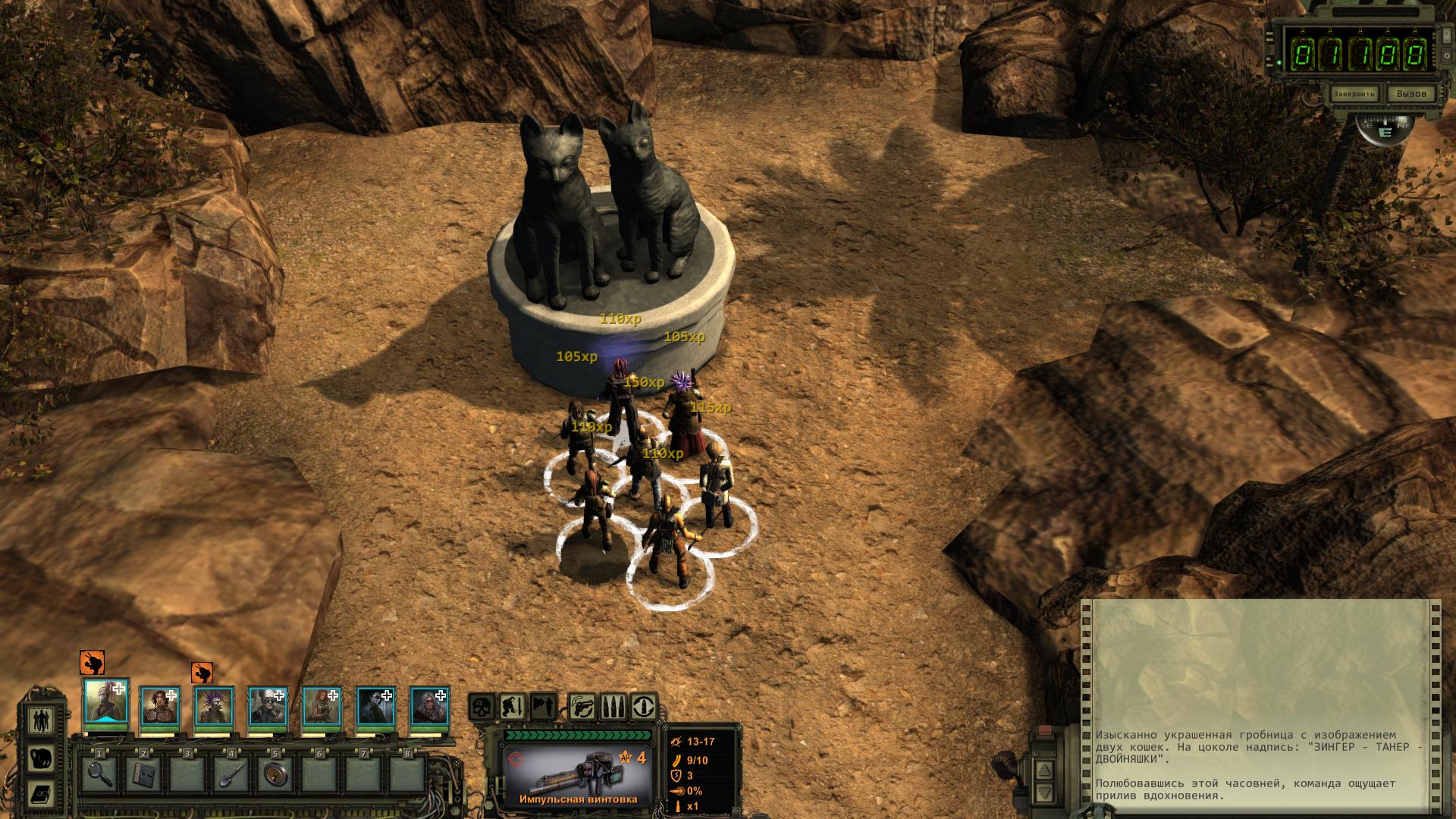Viewport: 1456px width, 819px height.
Task: Open the logbook journal icon
Action: tap(41, 794)
